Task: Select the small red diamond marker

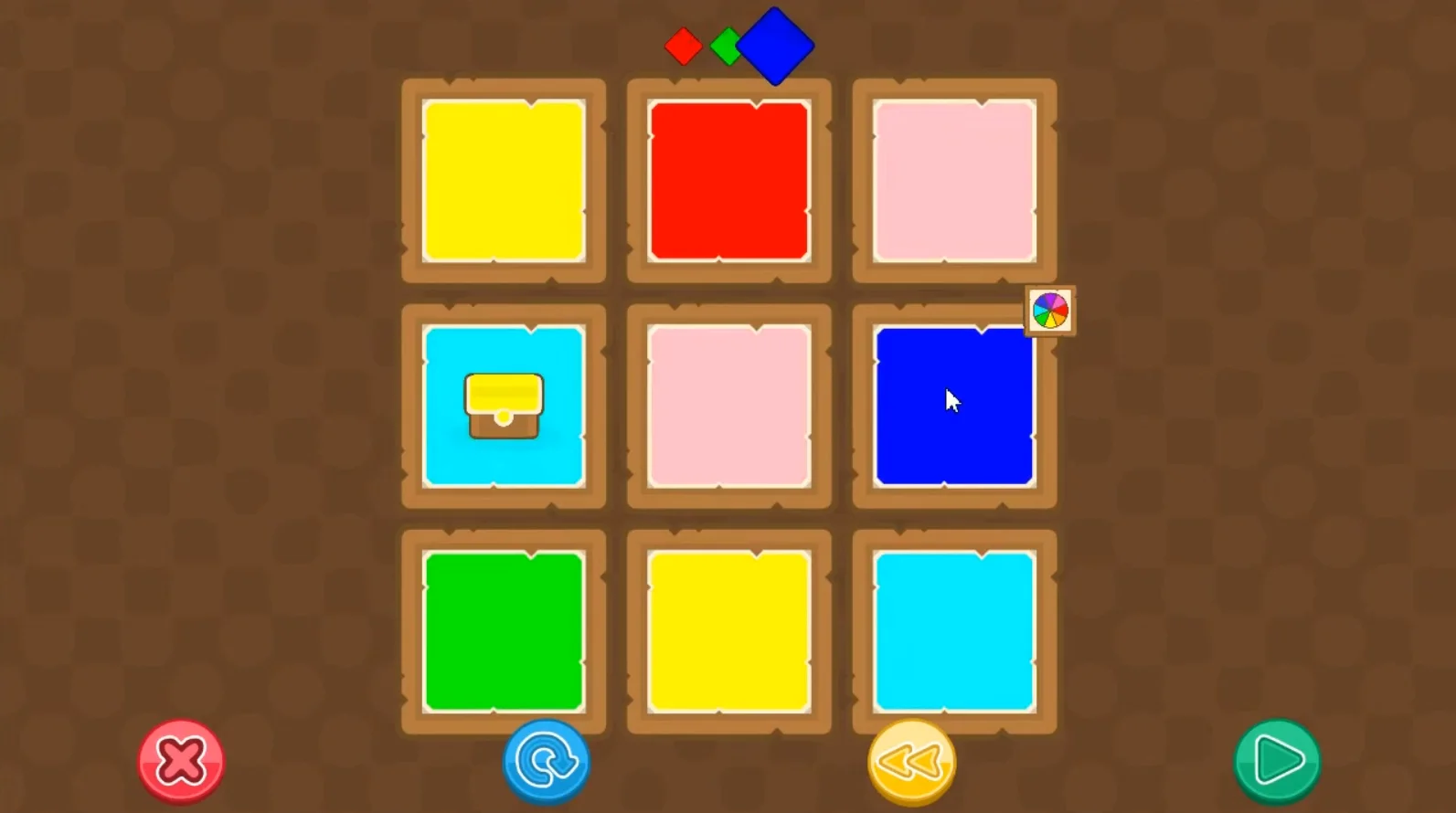Action: 684,44
